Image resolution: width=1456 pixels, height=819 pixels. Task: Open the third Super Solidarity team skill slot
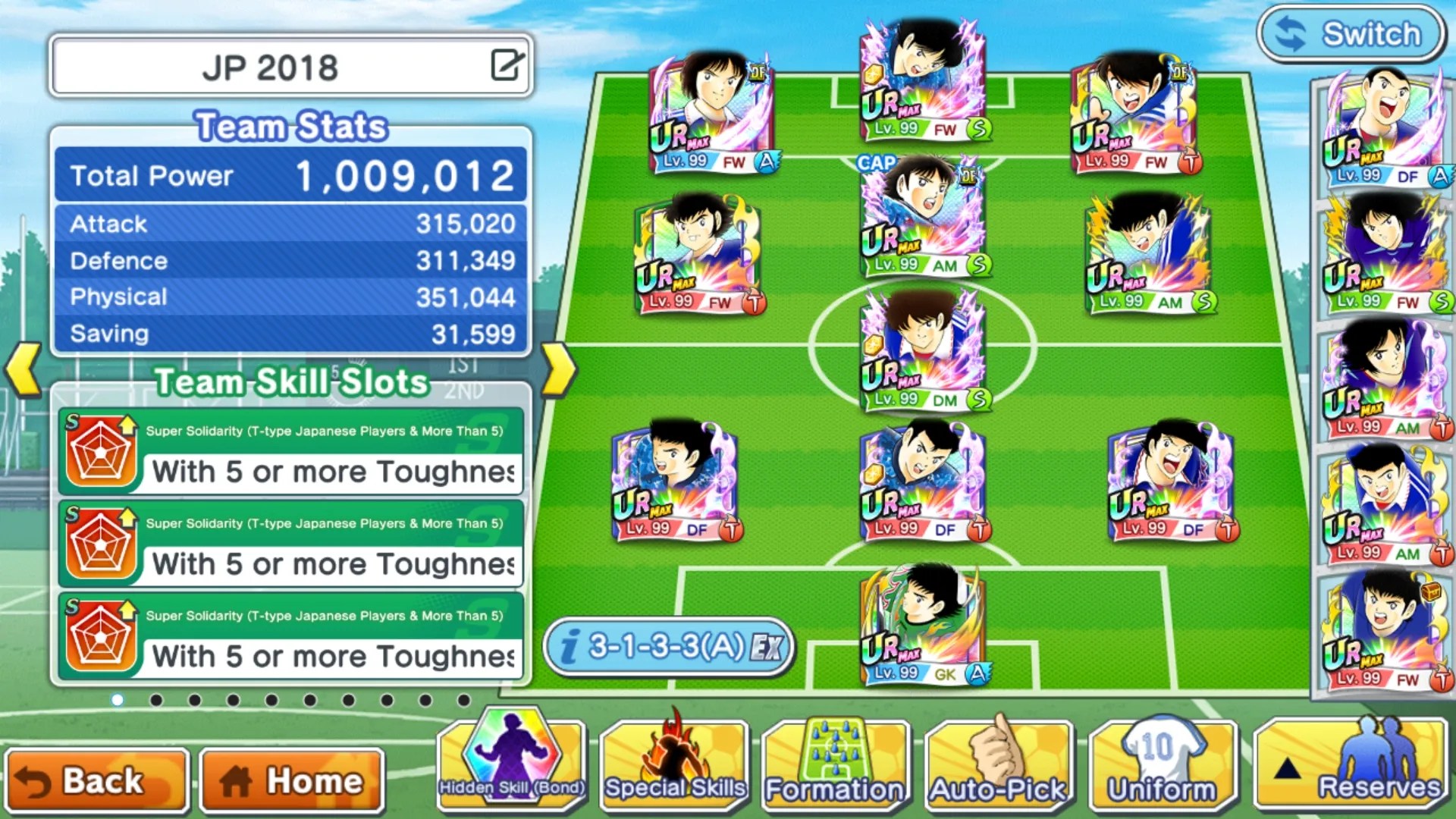pyautogui.click(x=290, y=637)
